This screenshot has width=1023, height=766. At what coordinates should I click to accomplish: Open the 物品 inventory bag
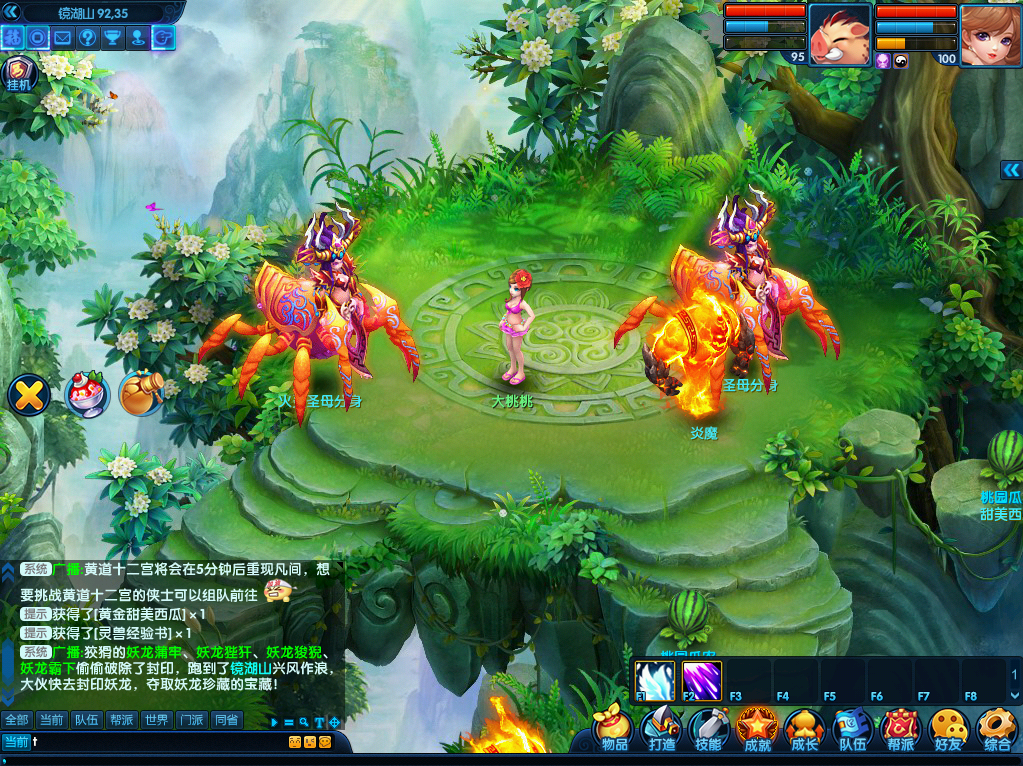click(614, 729)
